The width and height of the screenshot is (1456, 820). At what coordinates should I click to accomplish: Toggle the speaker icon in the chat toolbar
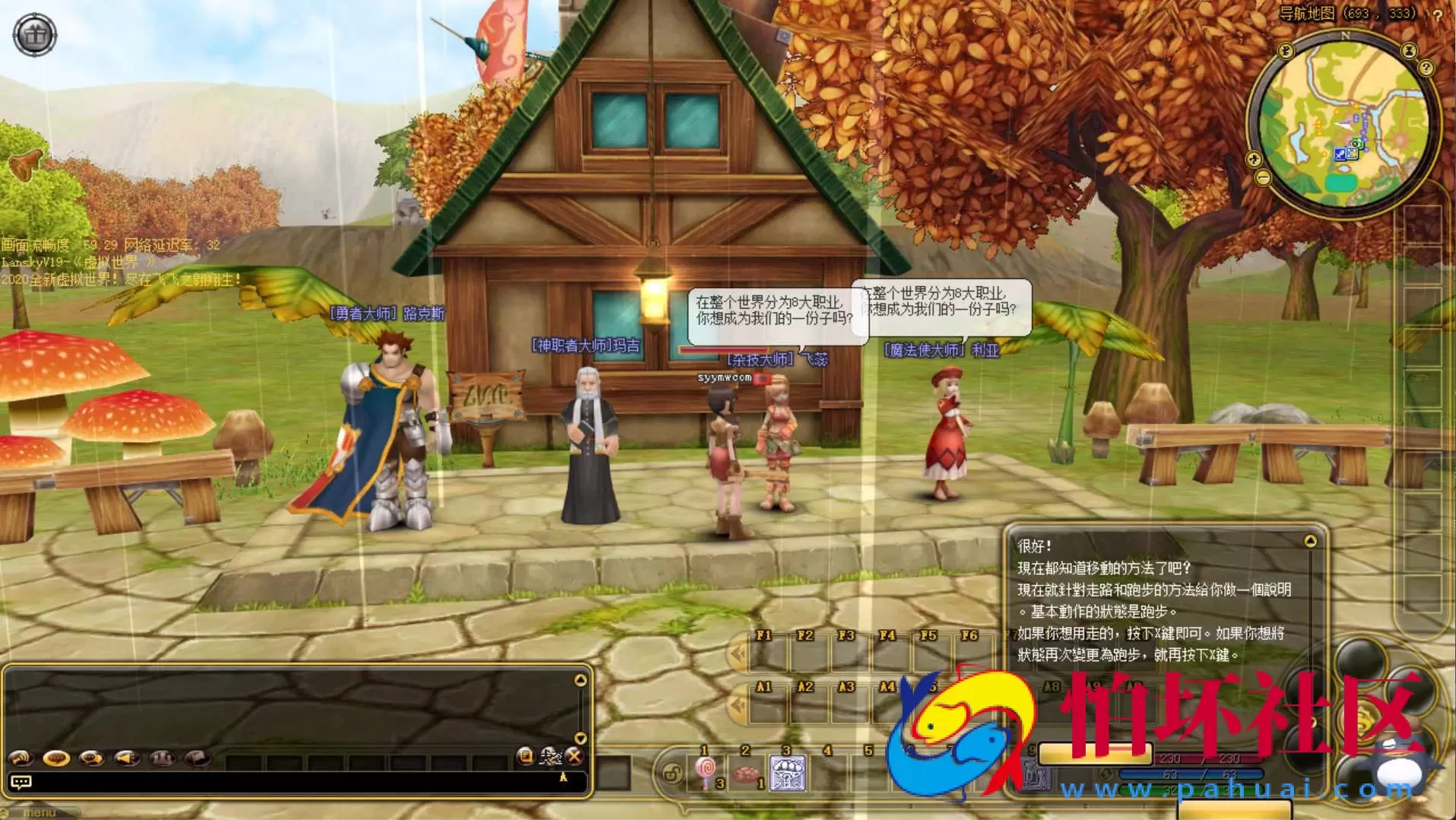[128, 758]
